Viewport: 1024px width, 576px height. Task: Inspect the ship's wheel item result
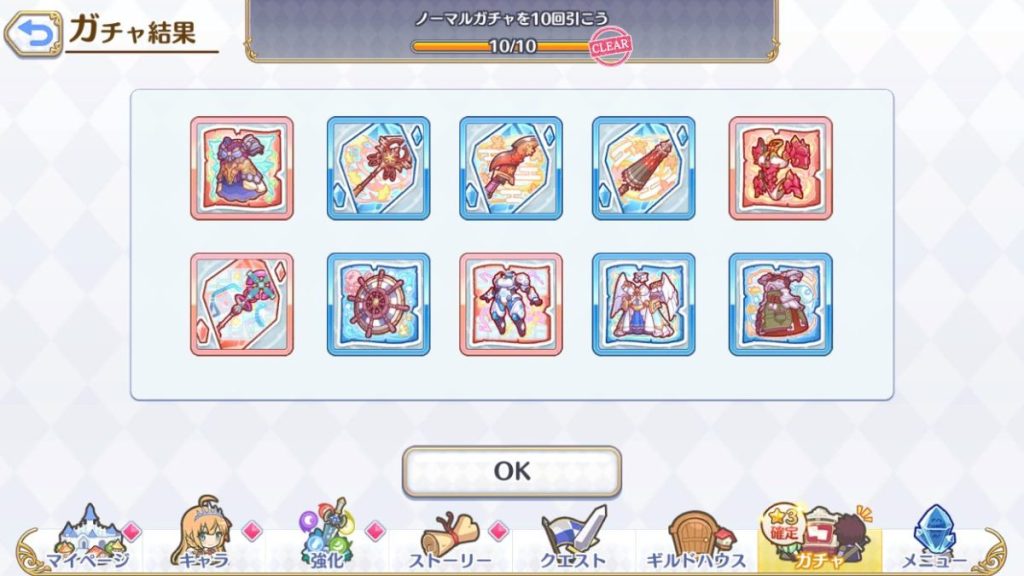(x=378, y=304)
